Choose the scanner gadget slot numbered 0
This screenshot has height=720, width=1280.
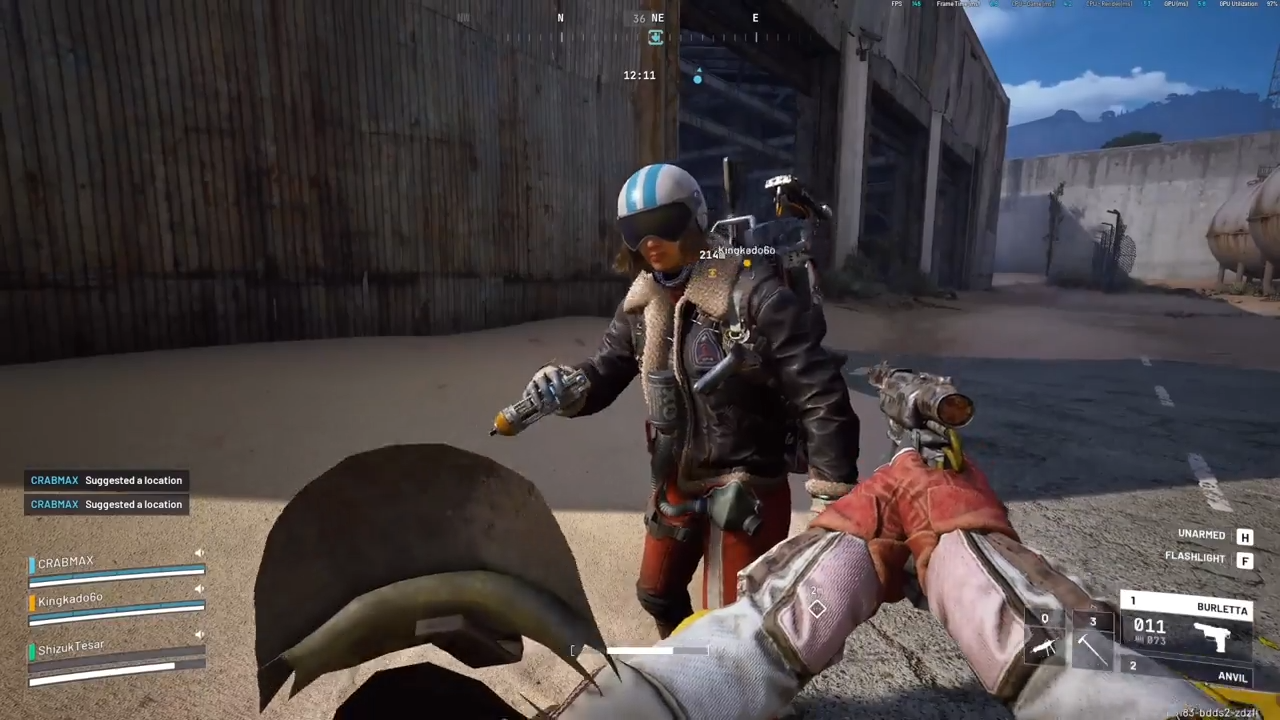[x=1045, y=640]
